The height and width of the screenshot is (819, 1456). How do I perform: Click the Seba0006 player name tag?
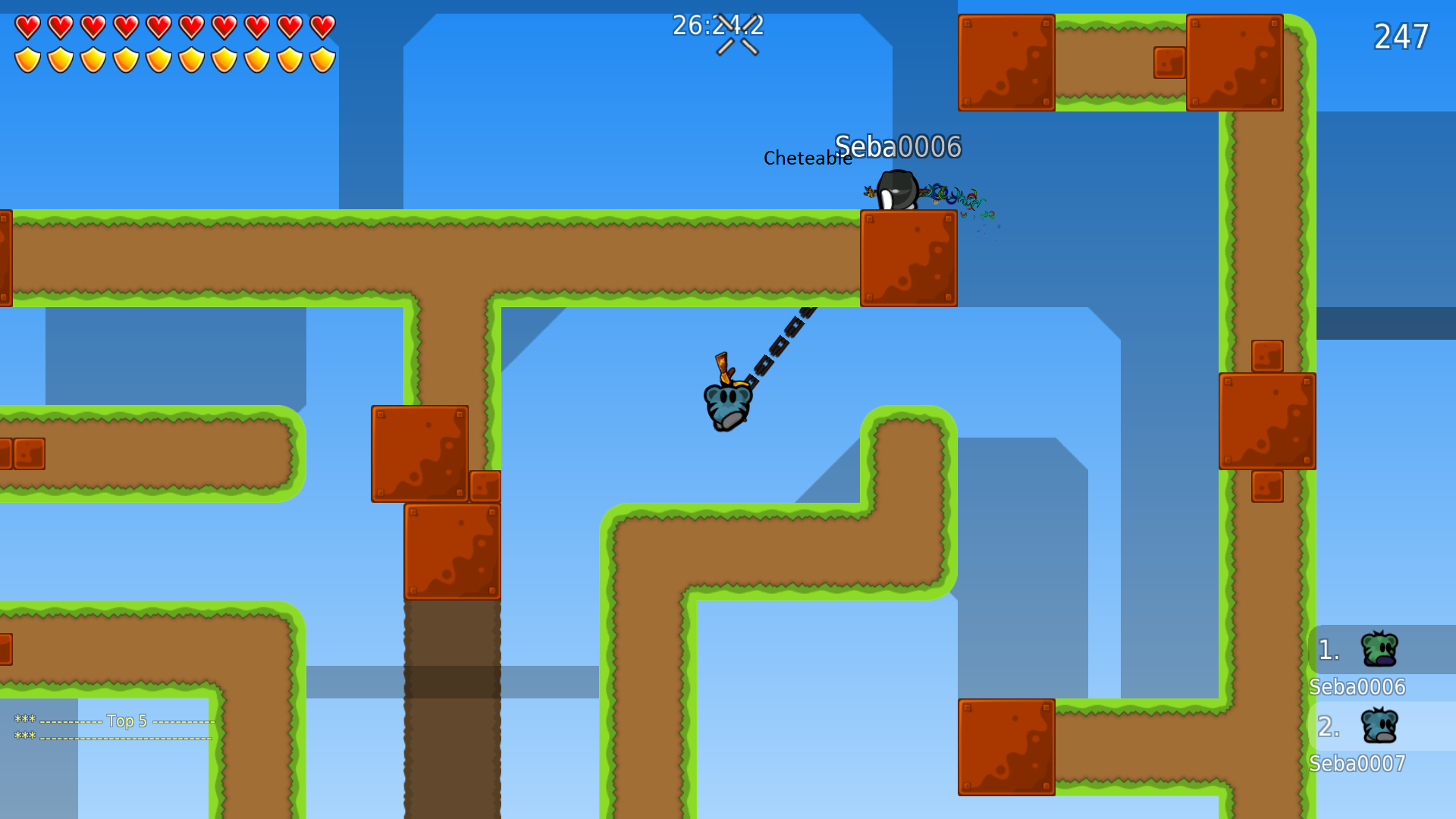click(899, 146)
